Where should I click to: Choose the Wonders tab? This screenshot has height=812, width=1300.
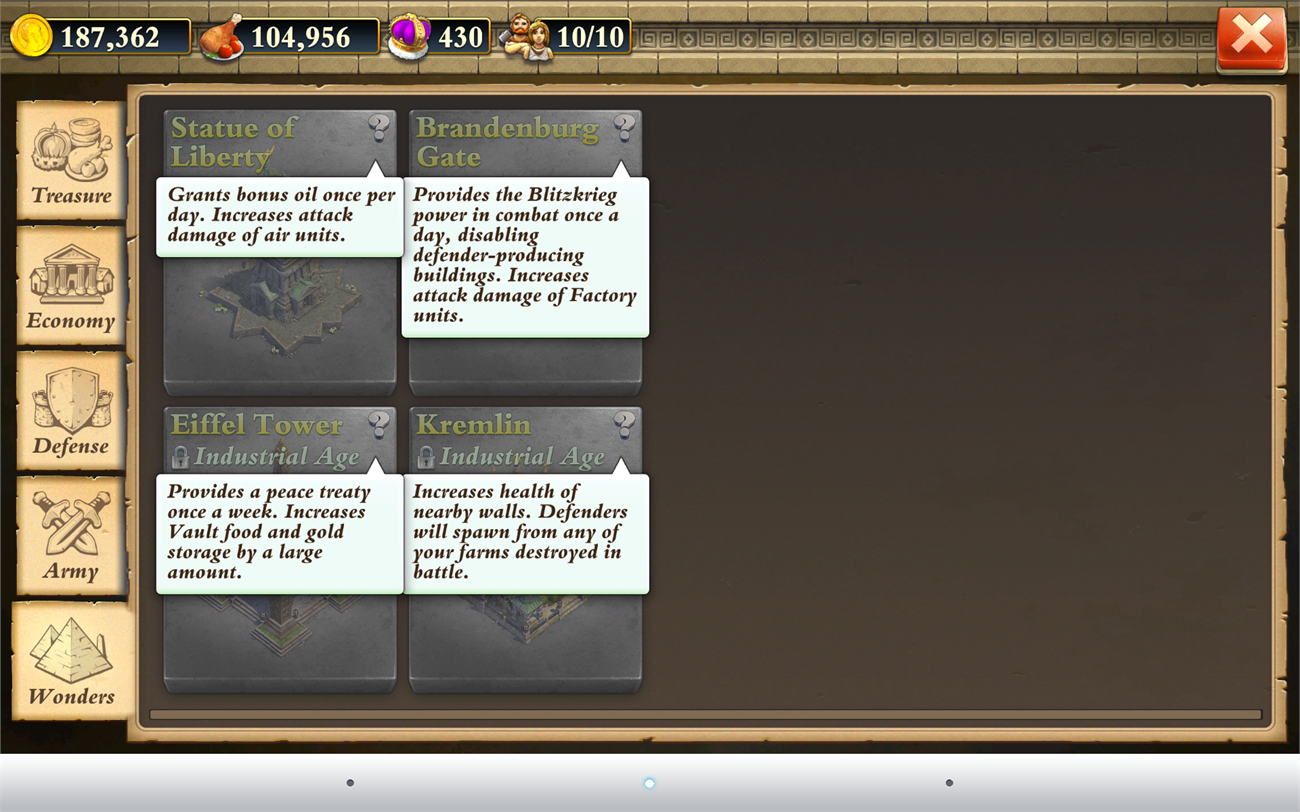[x=71, y=660]
